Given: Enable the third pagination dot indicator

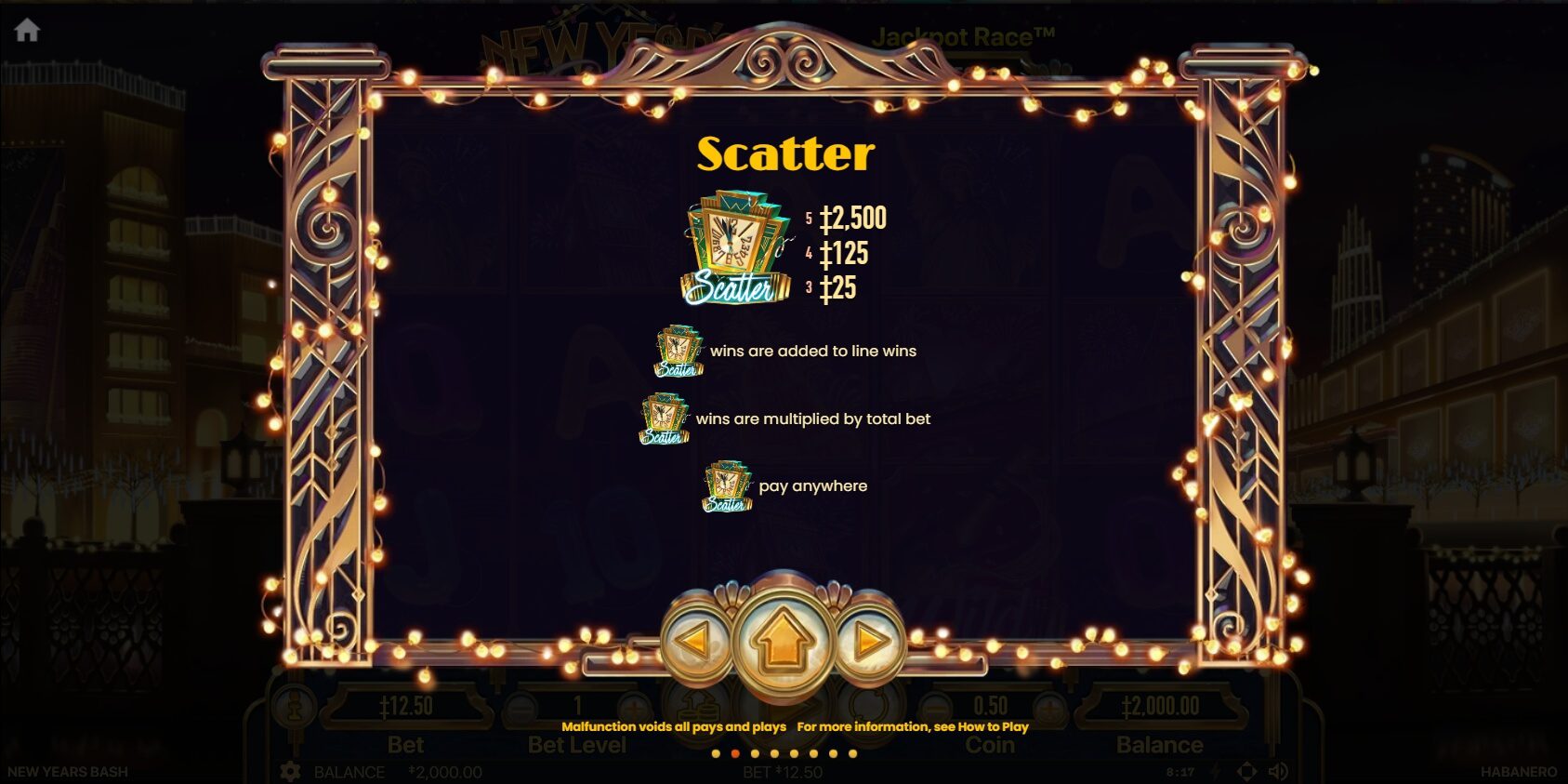Looking at the screenshot, I should click(755, 753).
